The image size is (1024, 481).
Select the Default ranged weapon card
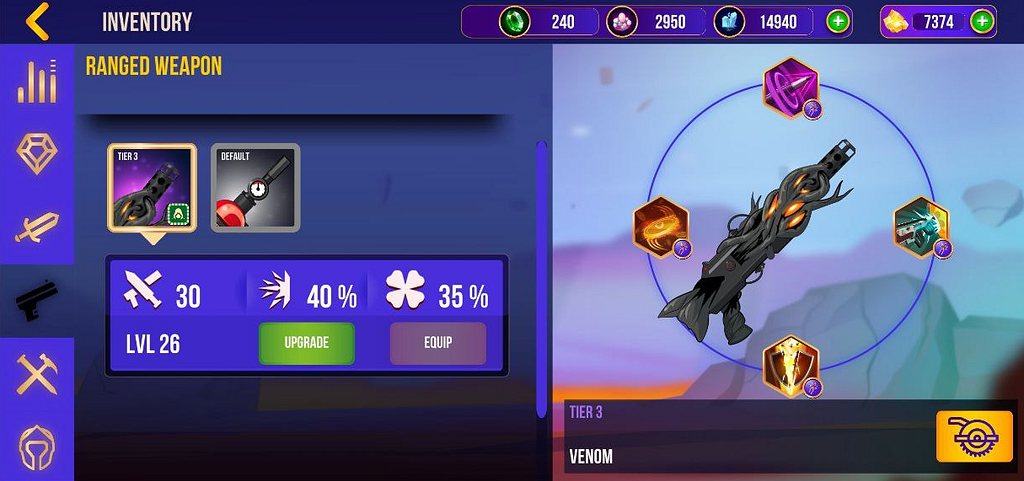point(255,188)
